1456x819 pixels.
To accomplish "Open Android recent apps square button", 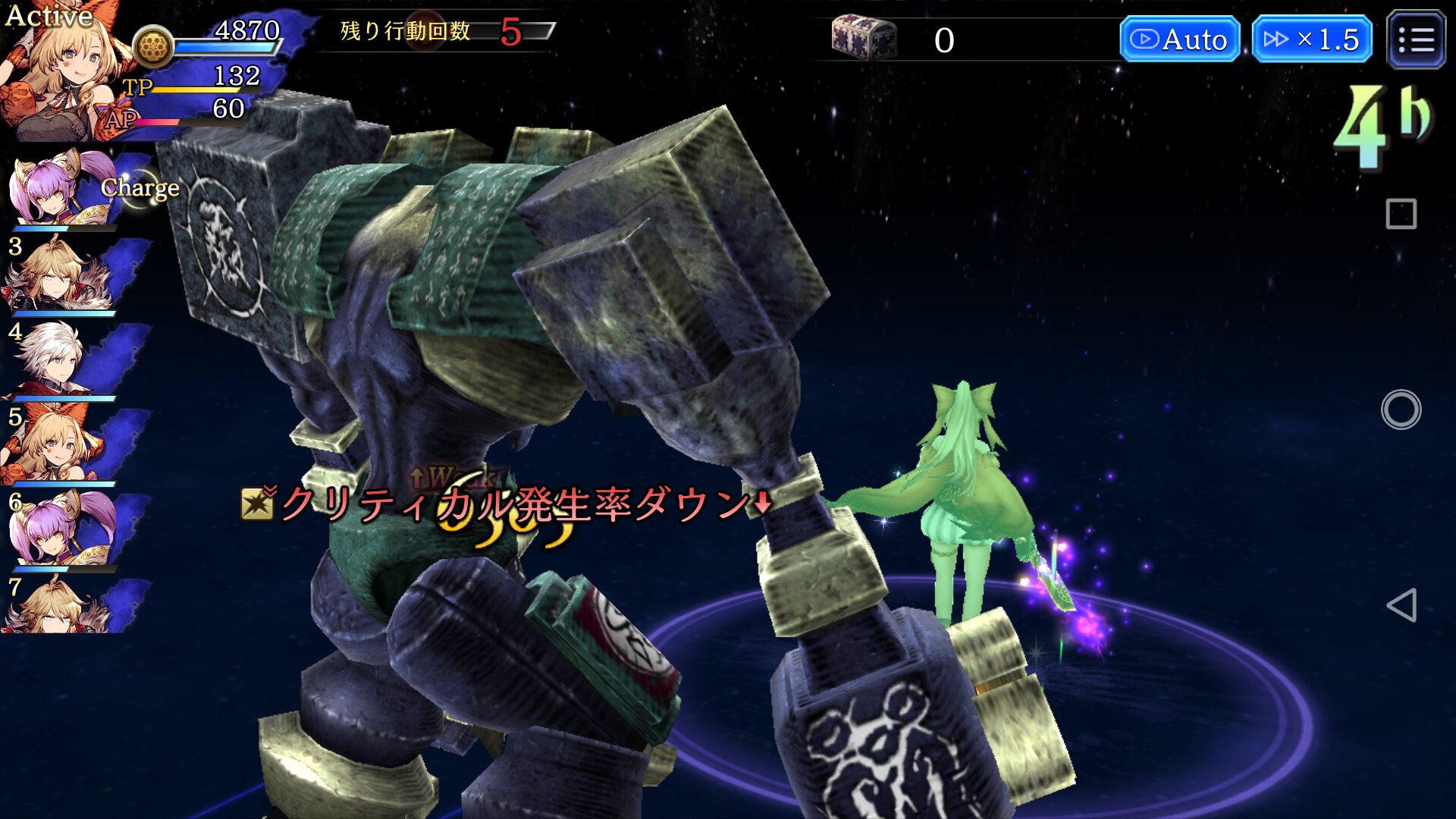I will pyautogui.click(x=1401, y=214).
